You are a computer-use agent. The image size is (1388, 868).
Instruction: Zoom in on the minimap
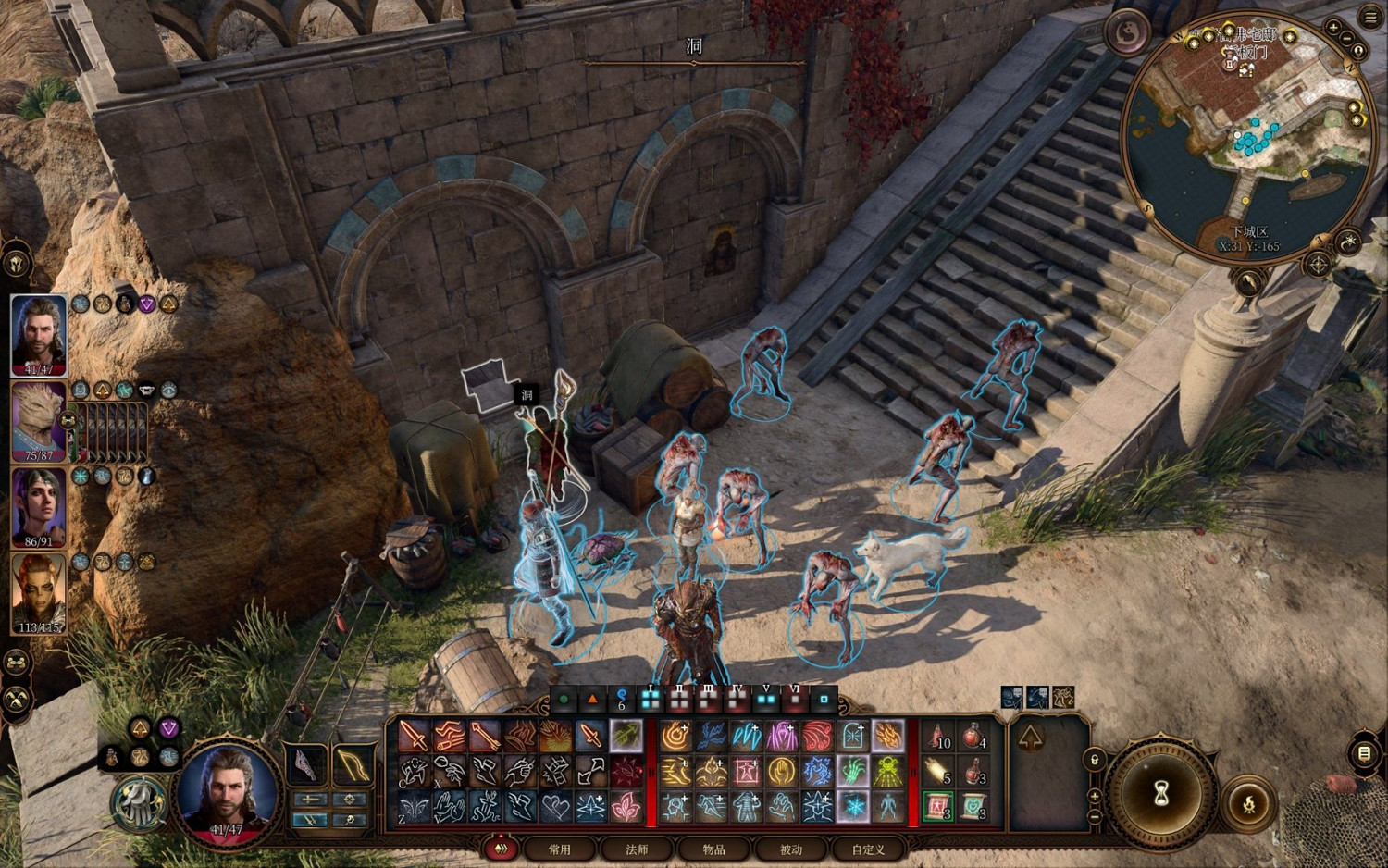click(x=1333, y=28)
